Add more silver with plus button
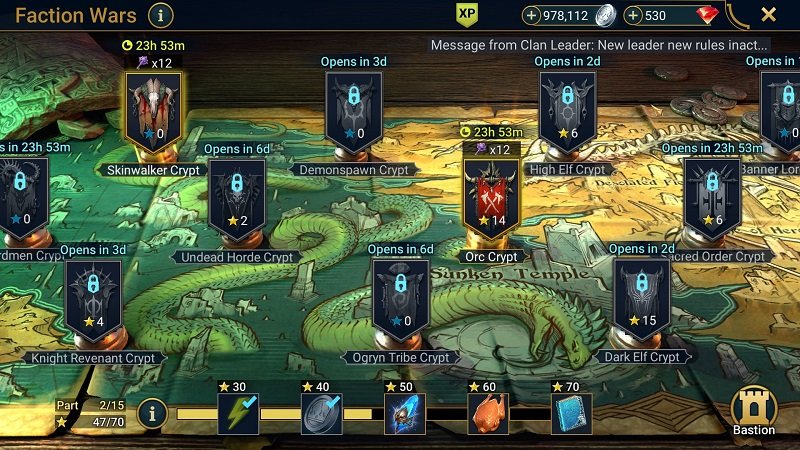 pyautogui.click(x=530, y=15)
